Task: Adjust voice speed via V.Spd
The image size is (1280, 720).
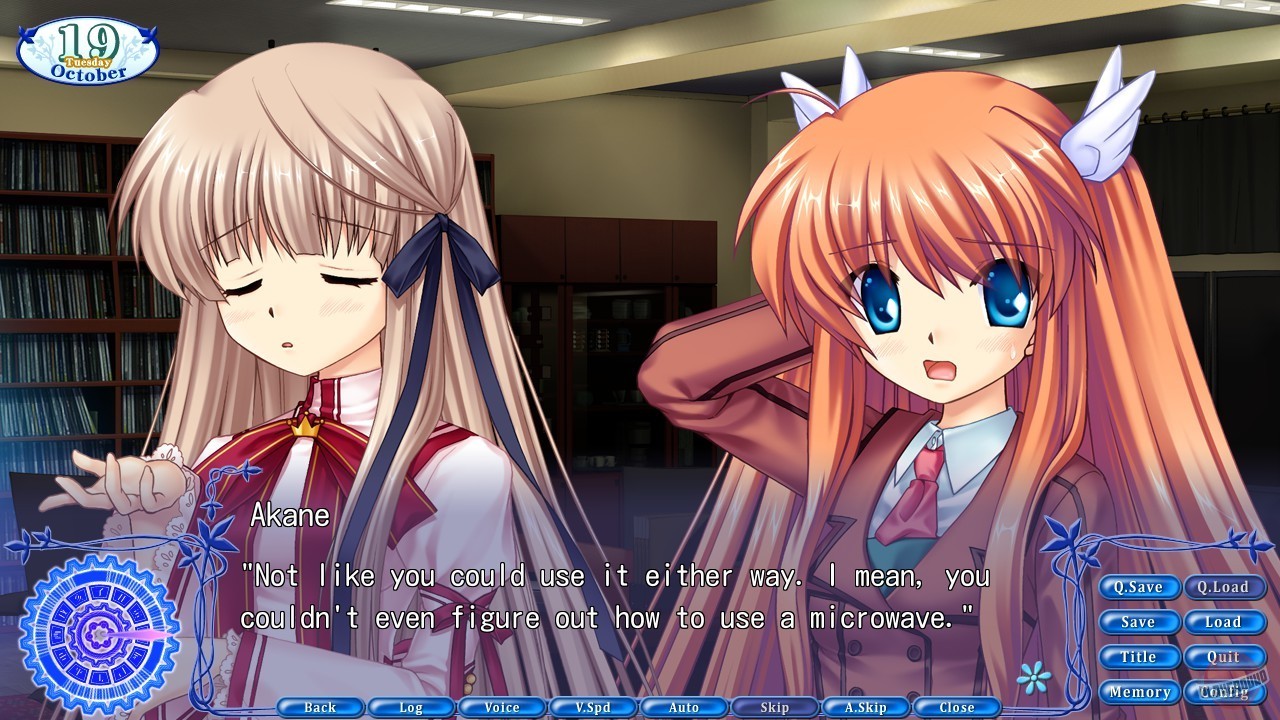Action: (592, 707)
